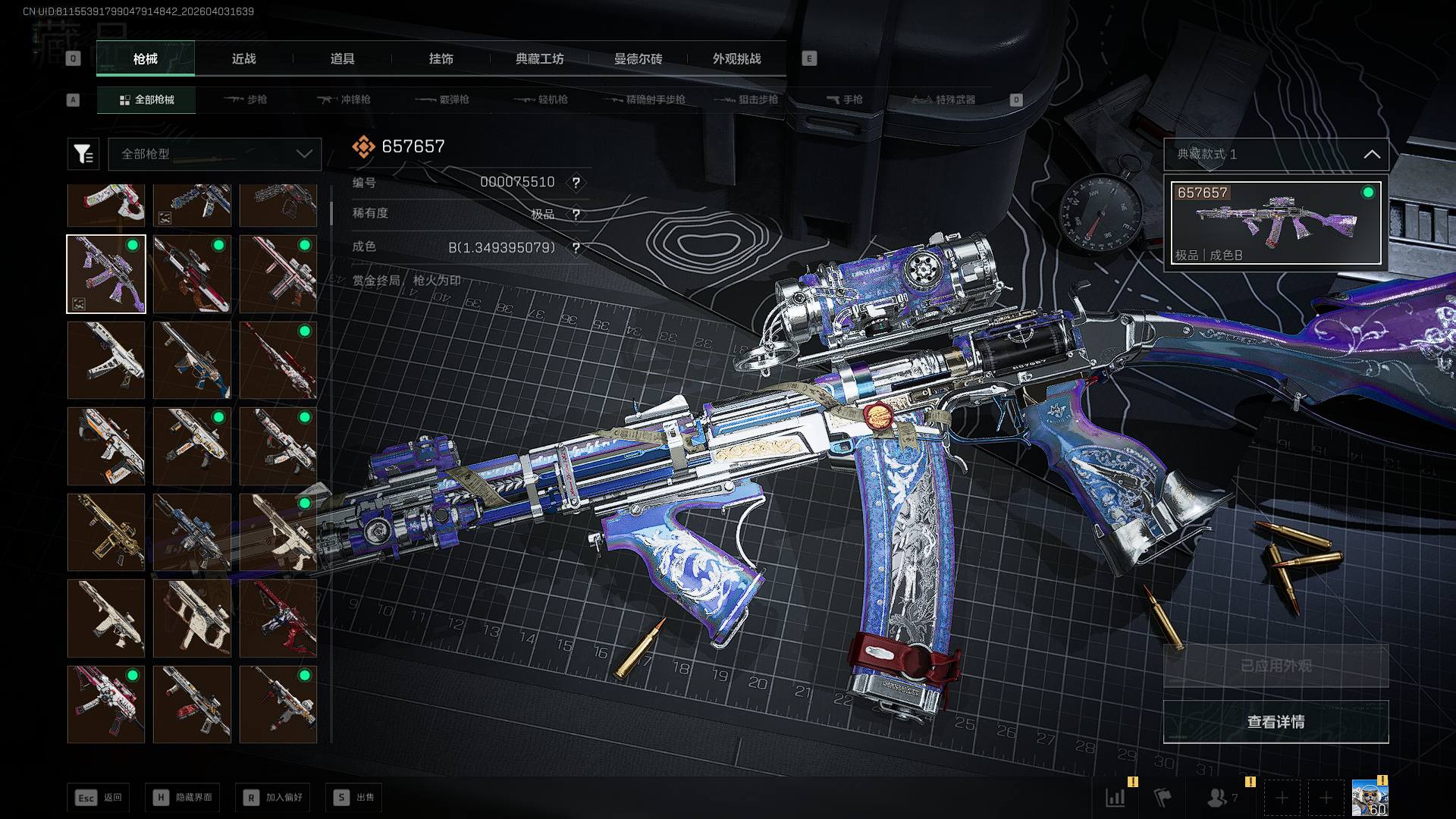This screenshot has height=819, width=1456.
Task: Go to the 典藏工坊 tab
Action: pyautogui.click(x=539, y=58)
